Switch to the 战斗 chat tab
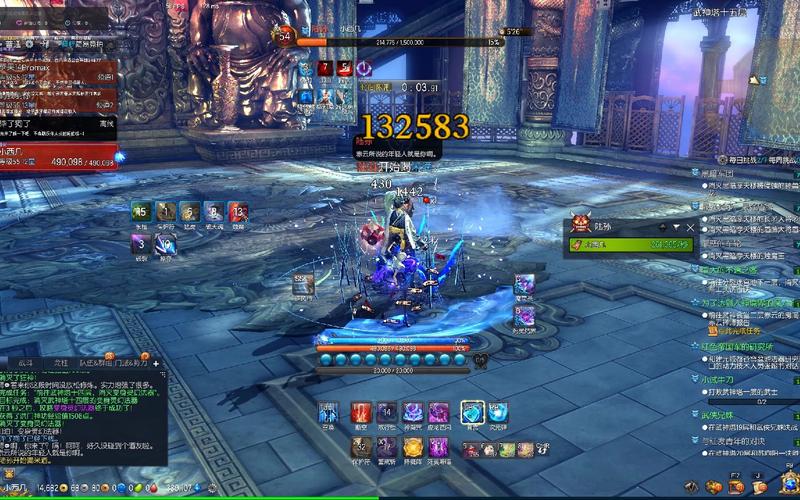The height and width of the screenshot is (500, 800). click(25, 363)
